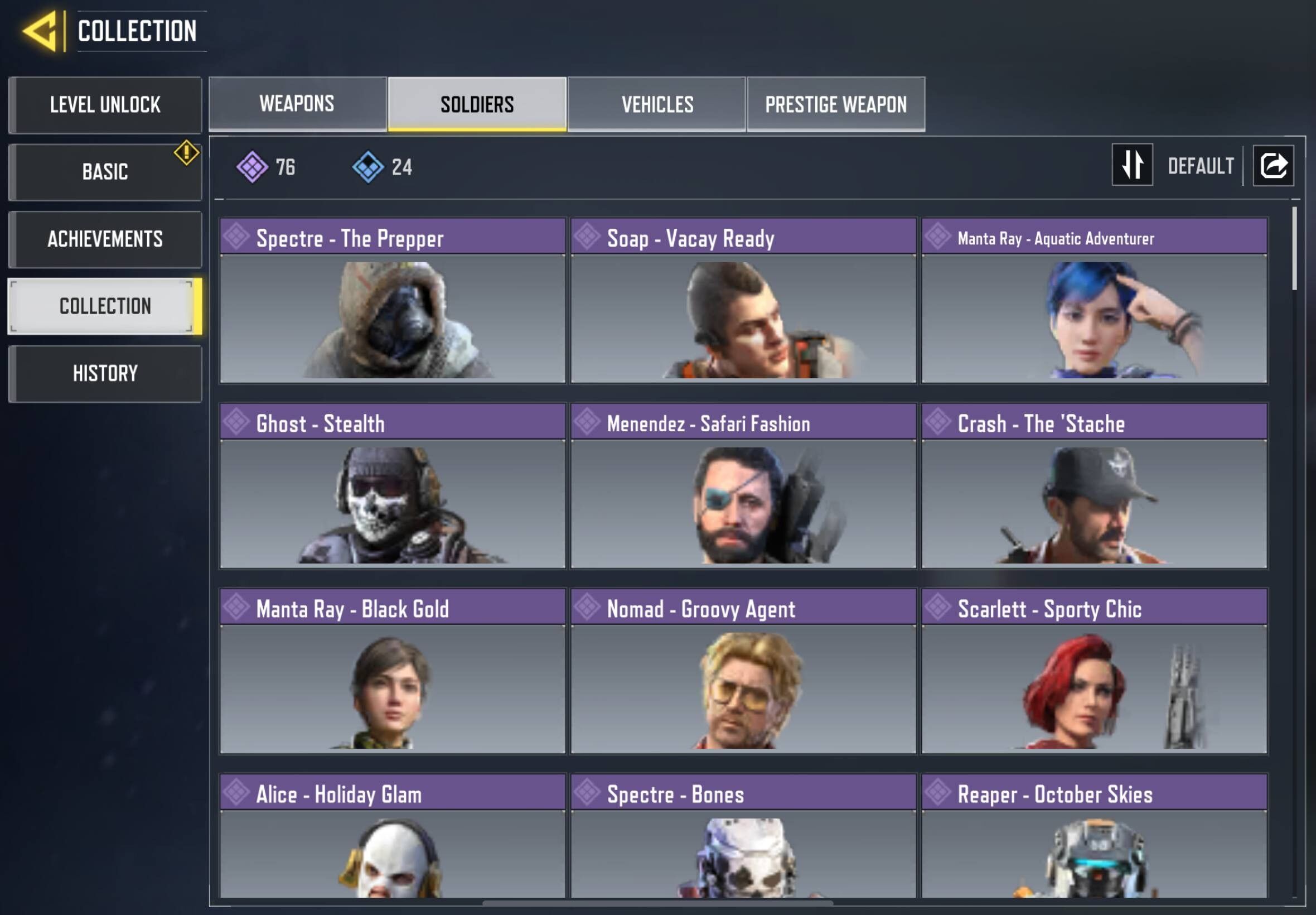
Task: Select Manta Ray - Black Gold skin
Action: [x=393, y=671]
